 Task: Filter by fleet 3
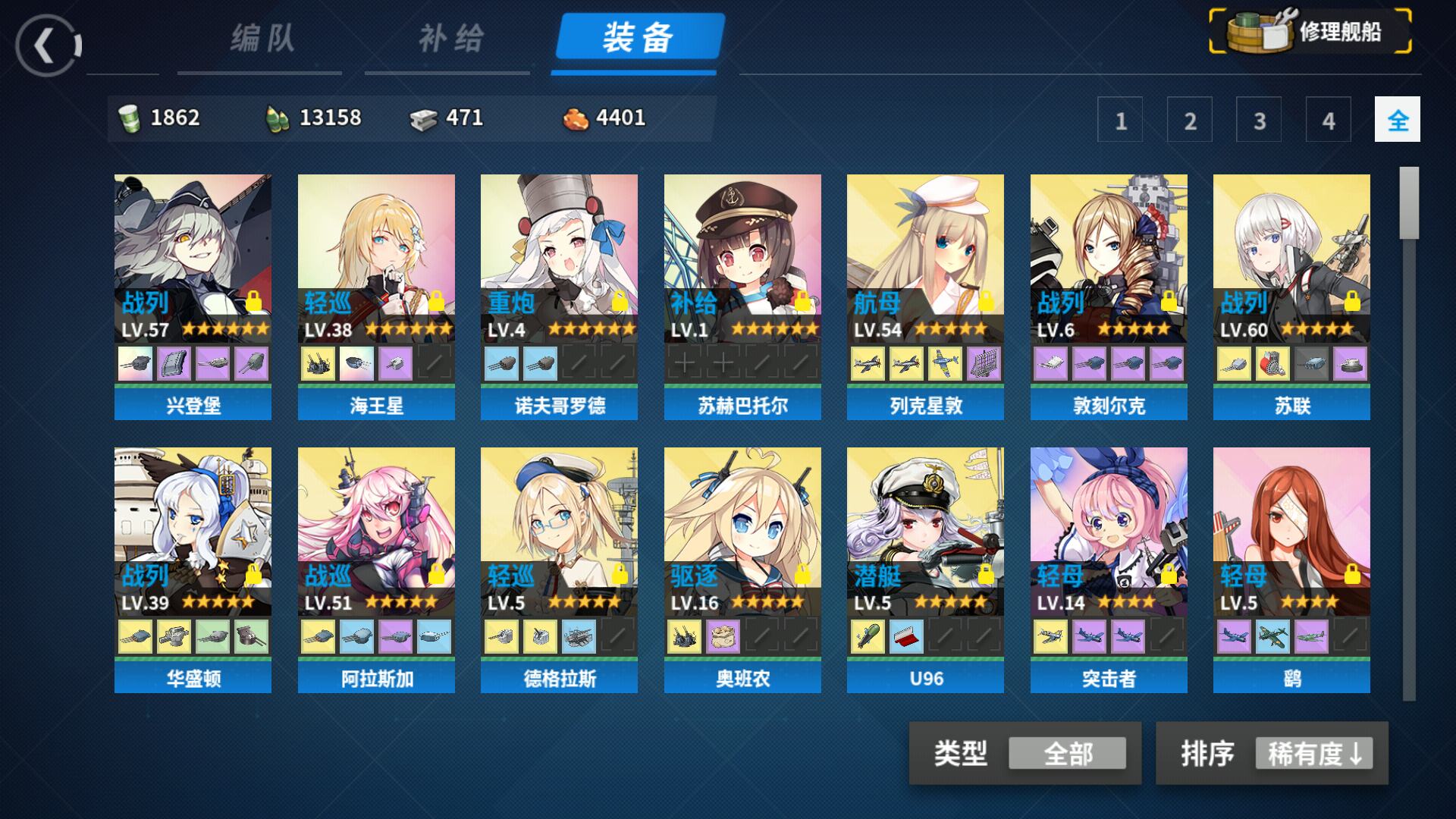[1259, 120]
